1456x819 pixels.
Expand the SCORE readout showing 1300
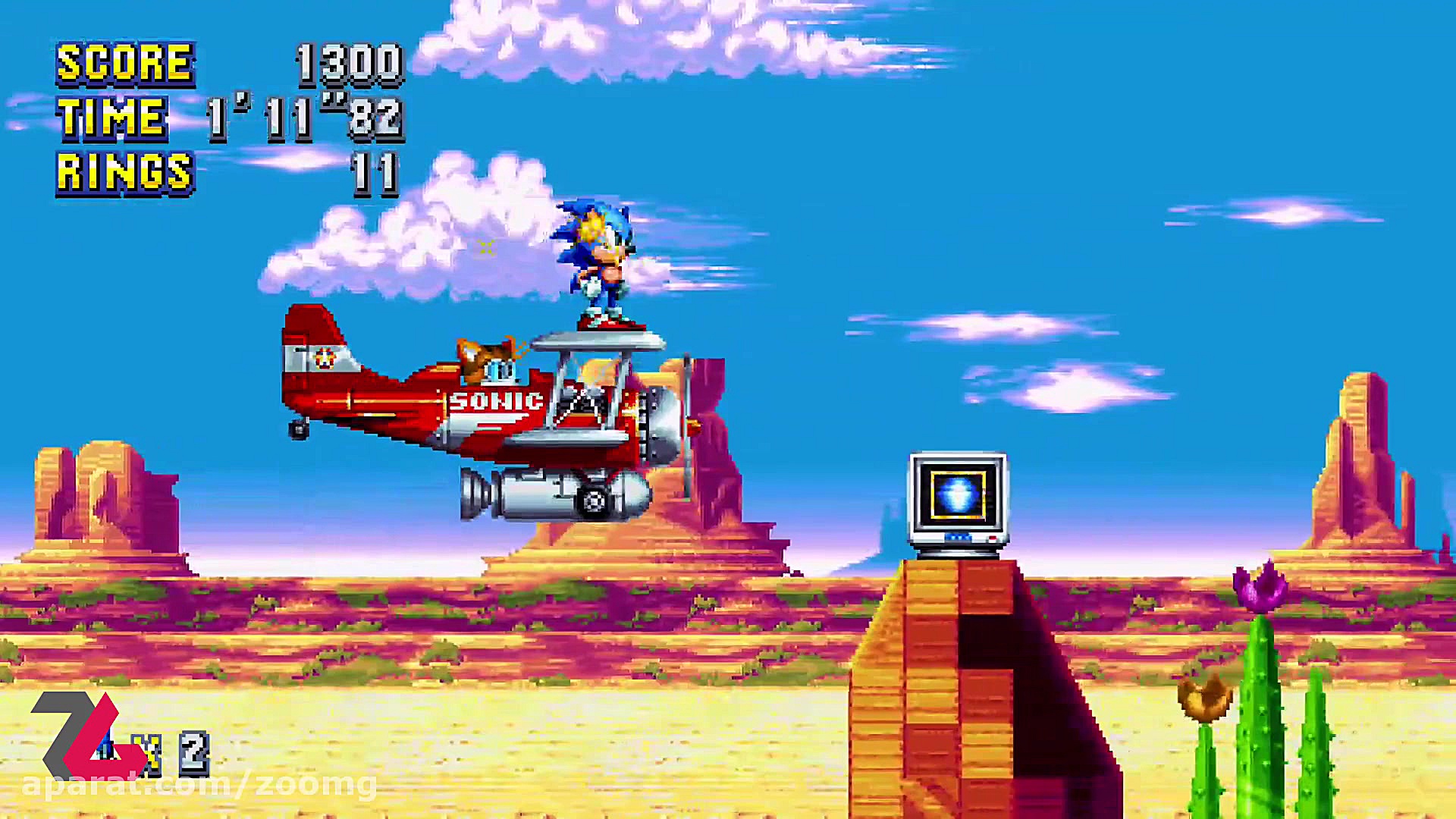click(349, 64)
